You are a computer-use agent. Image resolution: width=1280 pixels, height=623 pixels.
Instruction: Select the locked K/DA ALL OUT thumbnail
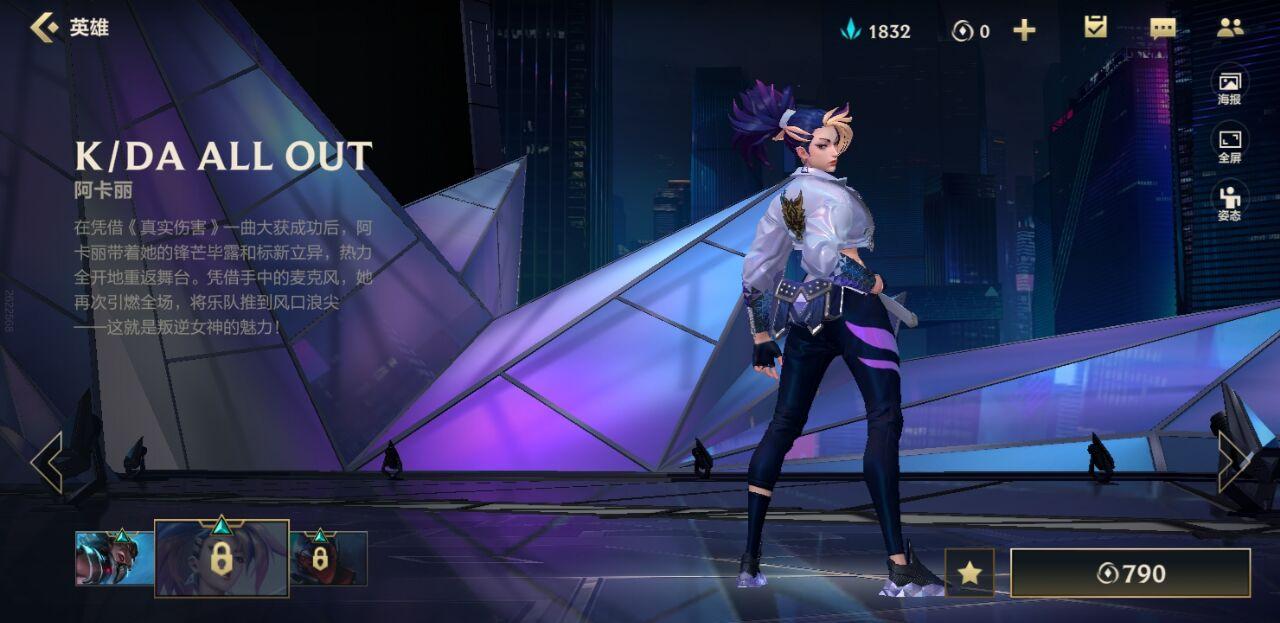point(221,558)
